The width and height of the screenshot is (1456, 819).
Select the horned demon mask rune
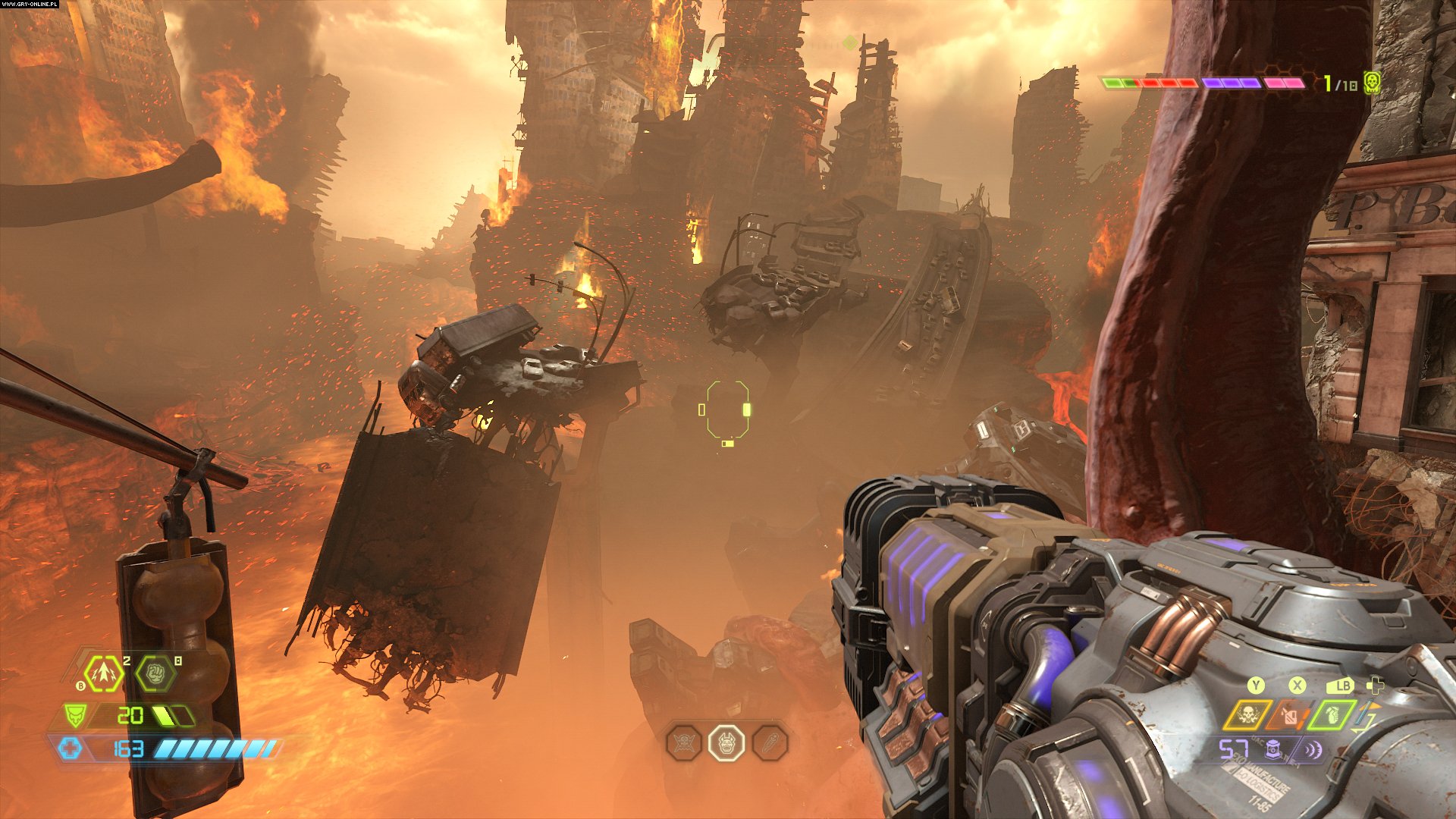pos(726,743)
